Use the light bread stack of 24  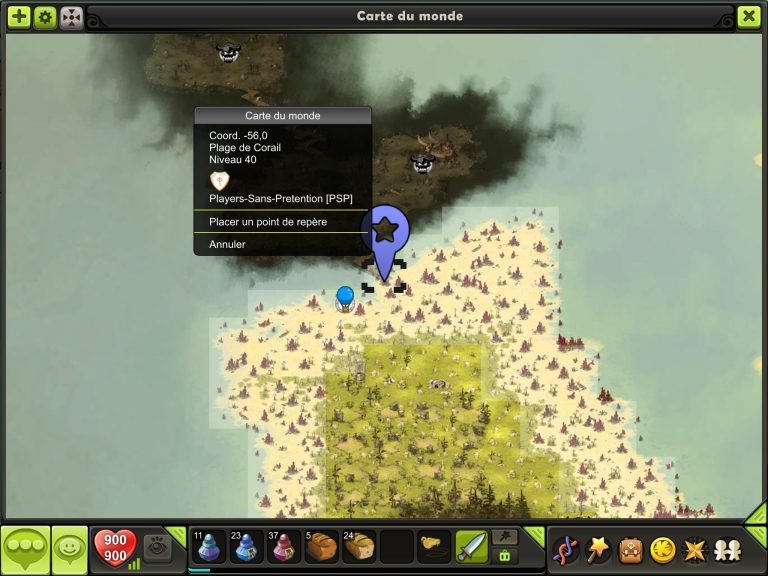tap(359, 547)
